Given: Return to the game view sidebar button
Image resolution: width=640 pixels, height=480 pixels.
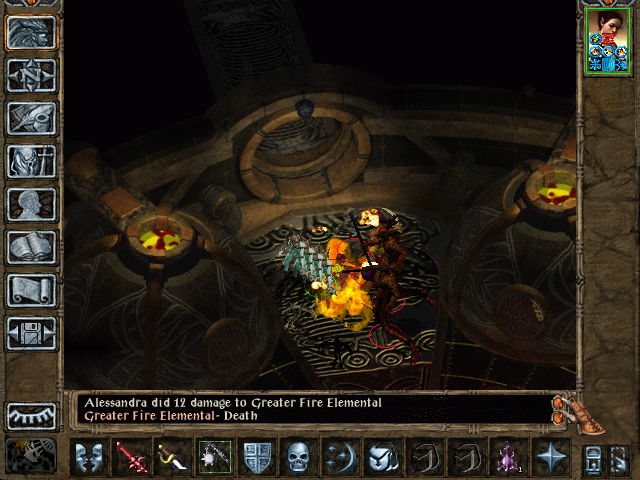Looking at the screenshot, I should [32, 32].
